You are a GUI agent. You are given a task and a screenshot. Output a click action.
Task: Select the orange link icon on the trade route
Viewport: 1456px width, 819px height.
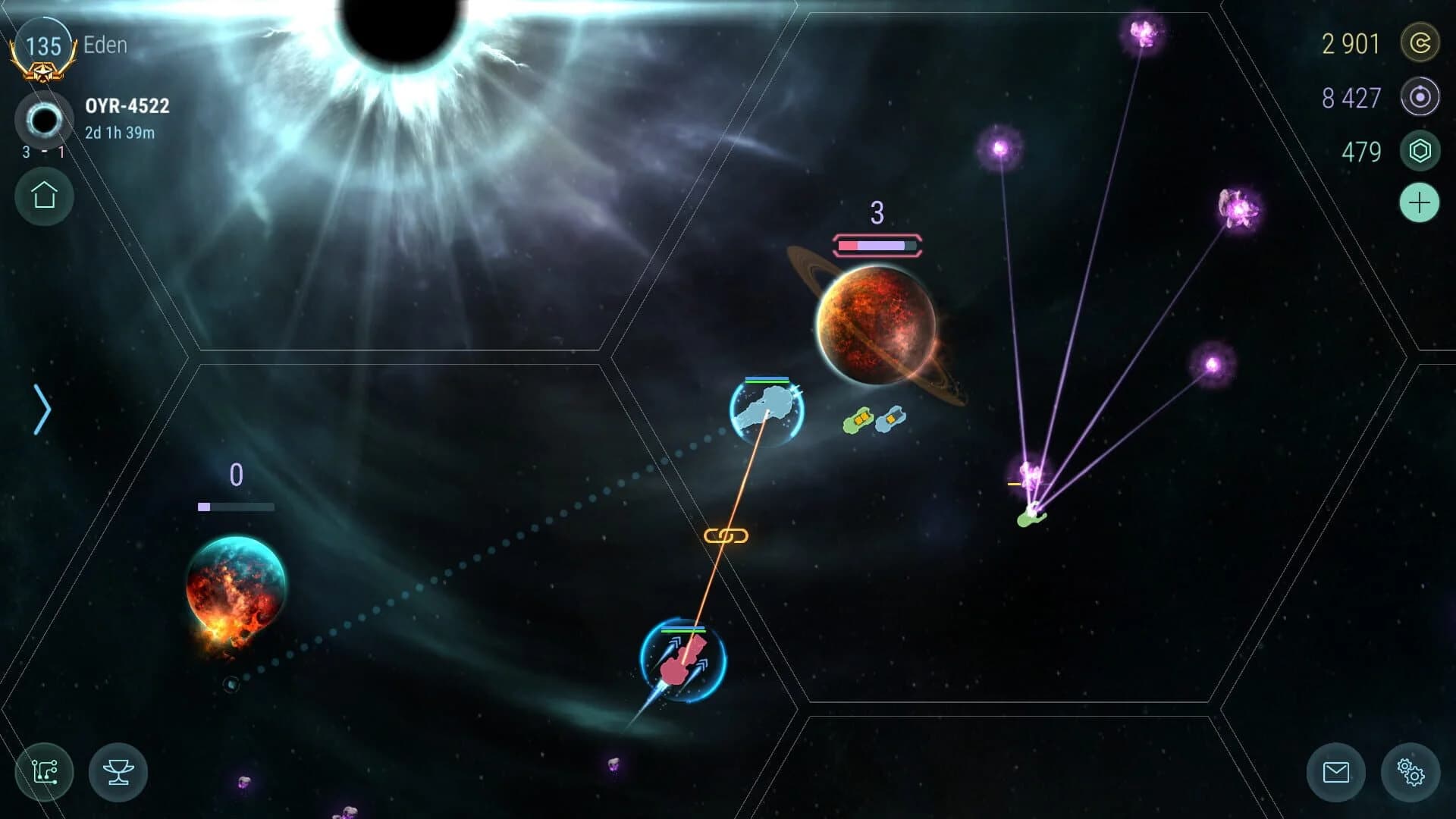(726, 534)
